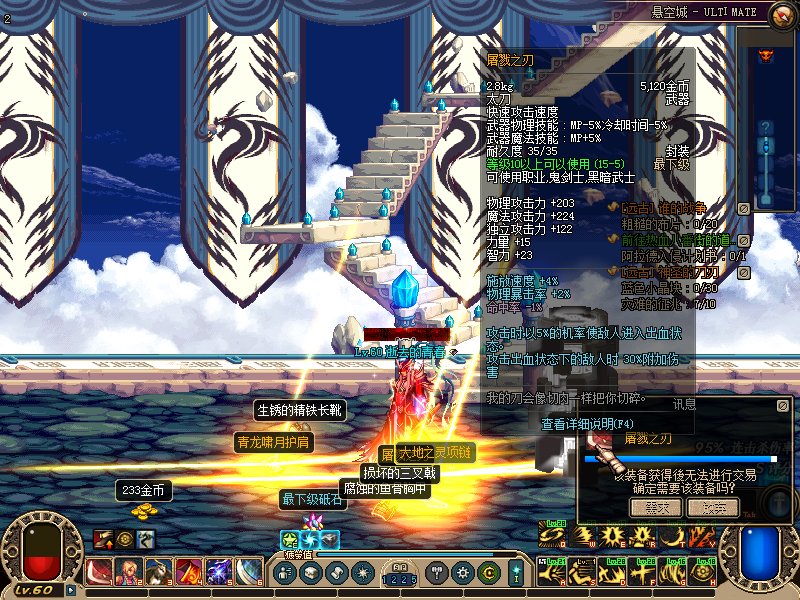Activate the purple lightning skill in slot 5

pos(219,573)
